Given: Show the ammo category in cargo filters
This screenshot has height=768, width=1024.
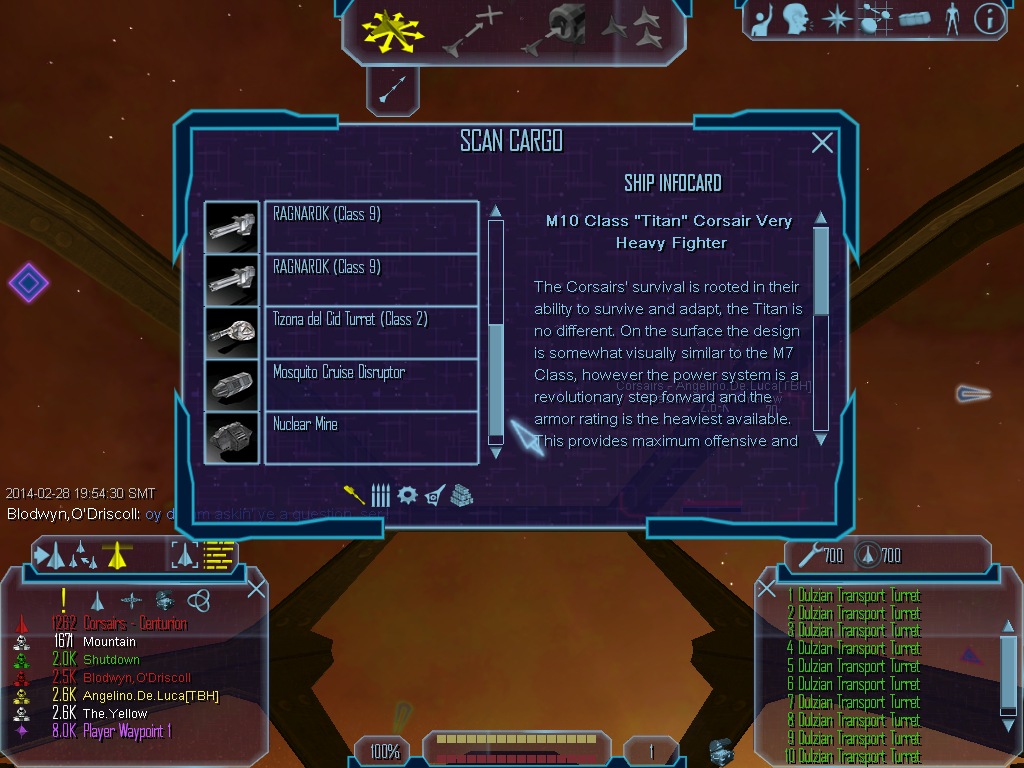Looking at the screenshot, I should (380, 495).
